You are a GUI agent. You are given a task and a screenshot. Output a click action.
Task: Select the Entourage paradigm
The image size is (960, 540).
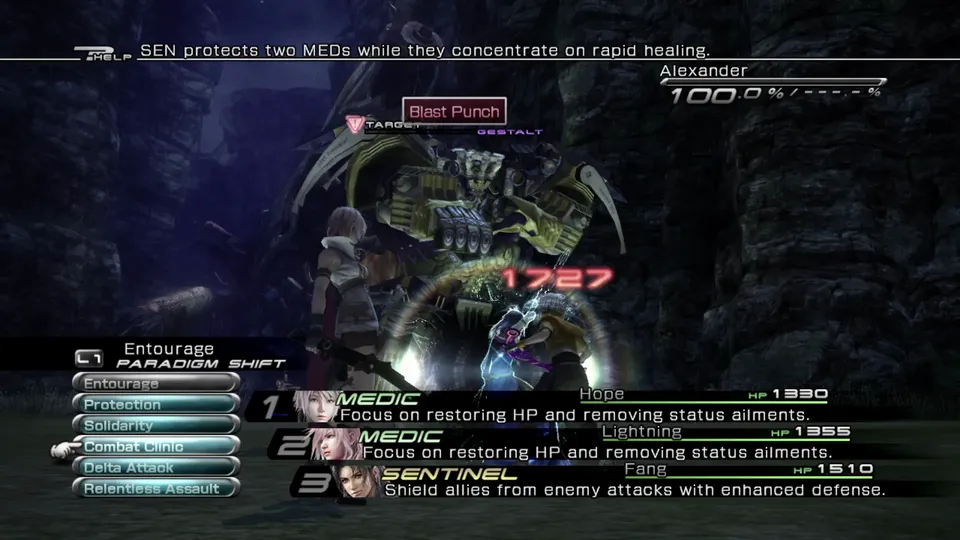click(x=155, y=383)
